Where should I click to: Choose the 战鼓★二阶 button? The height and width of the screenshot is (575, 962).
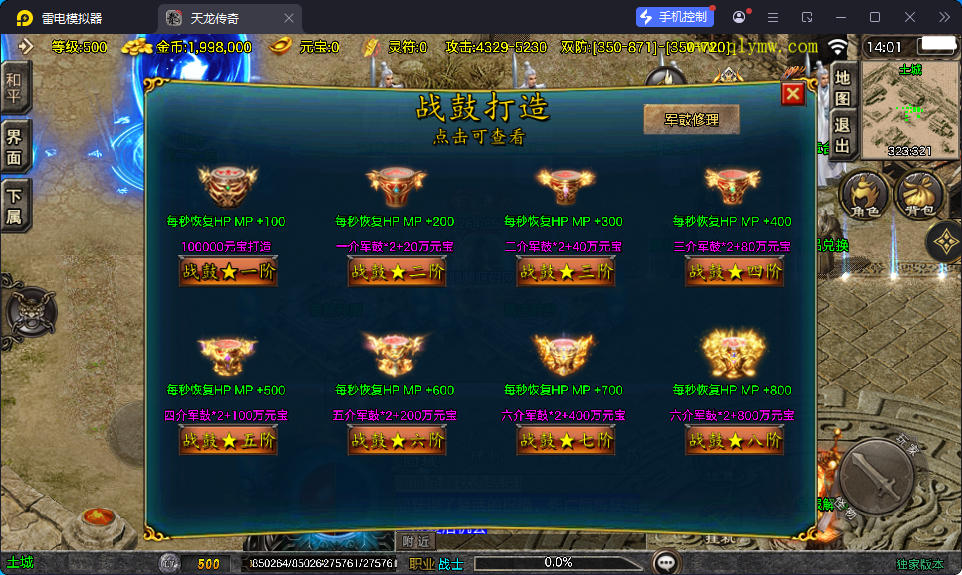[396, 271]
